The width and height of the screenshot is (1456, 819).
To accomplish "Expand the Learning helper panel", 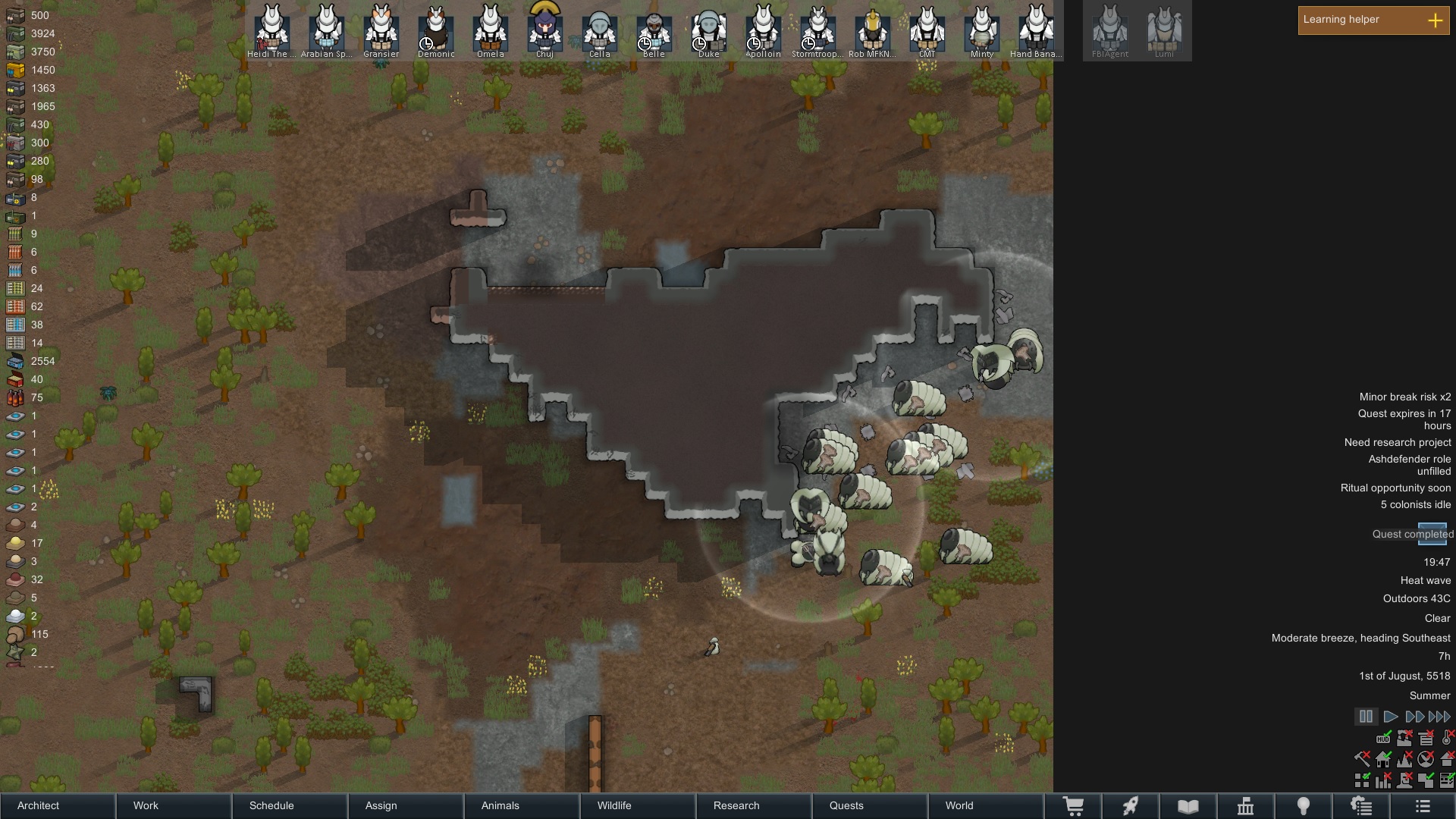I will point(1435,20).
